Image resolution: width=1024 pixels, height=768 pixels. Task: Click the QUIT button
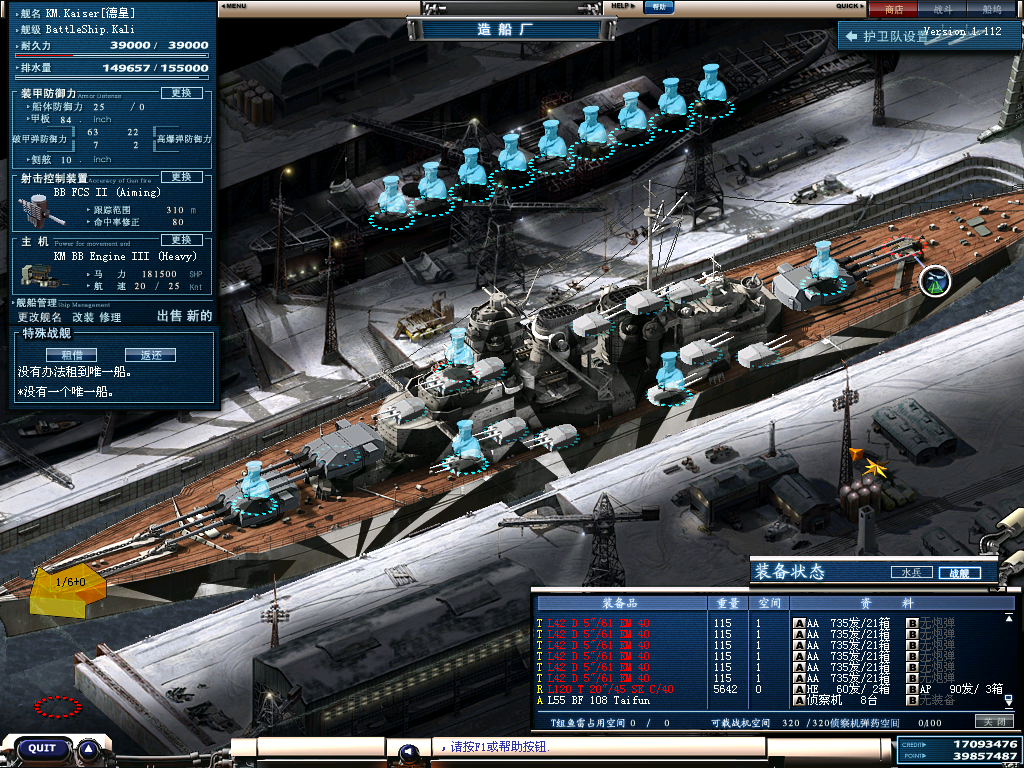pyautogui.click(x=42, y=748)
